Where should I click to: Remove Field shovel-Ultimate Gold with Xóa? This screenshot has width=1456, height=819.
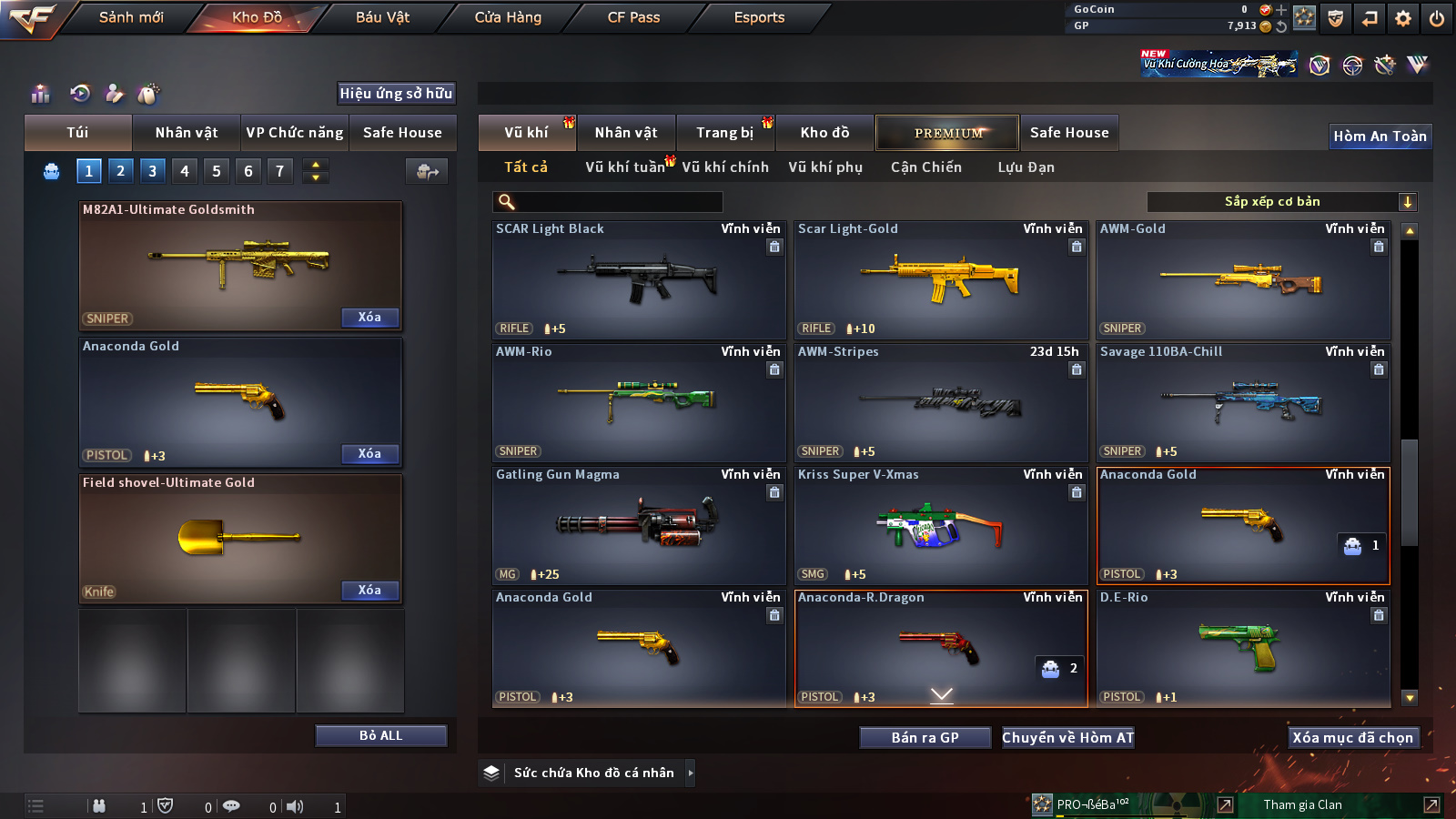coord(369,590)
